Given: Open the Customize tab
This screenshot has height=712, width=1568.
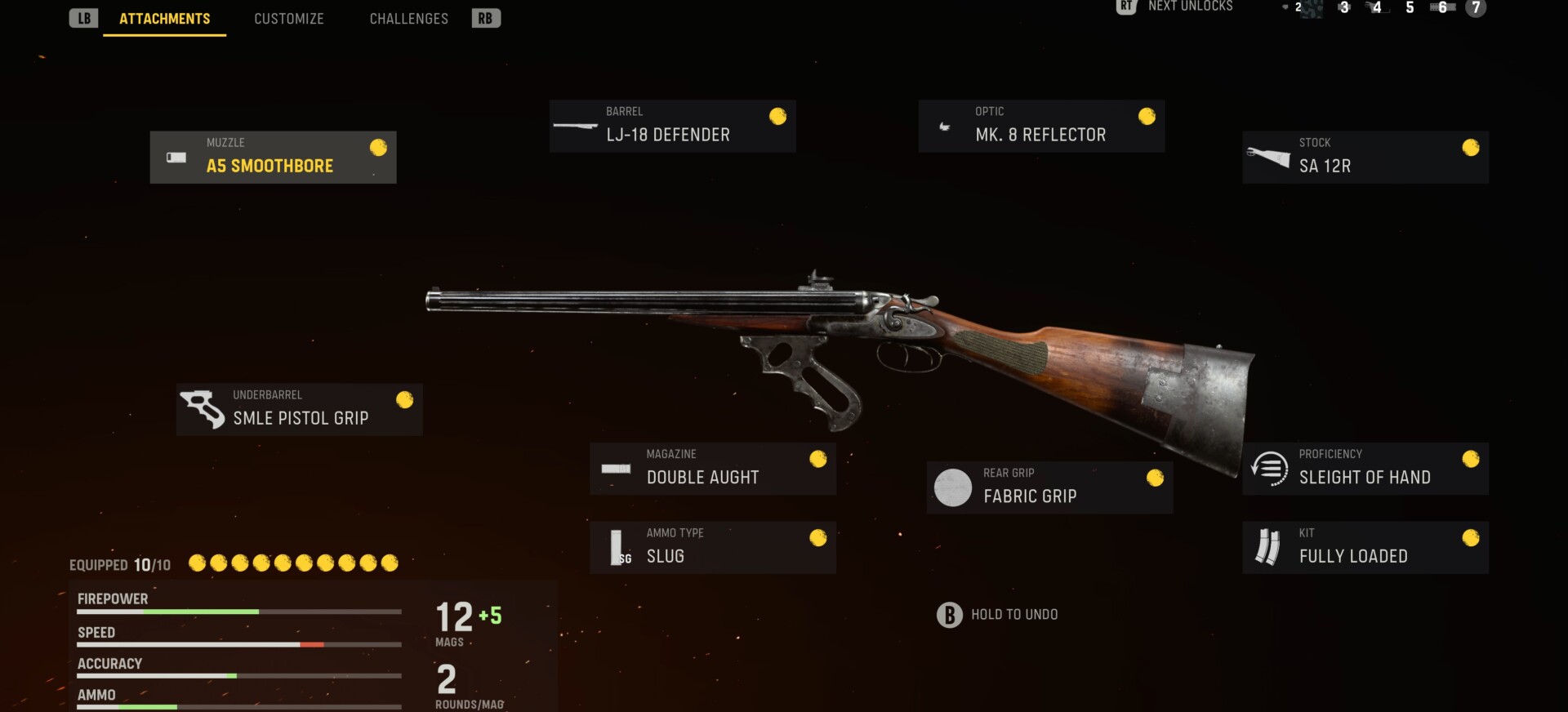Looking at the screenshot, I should [288, 19].
